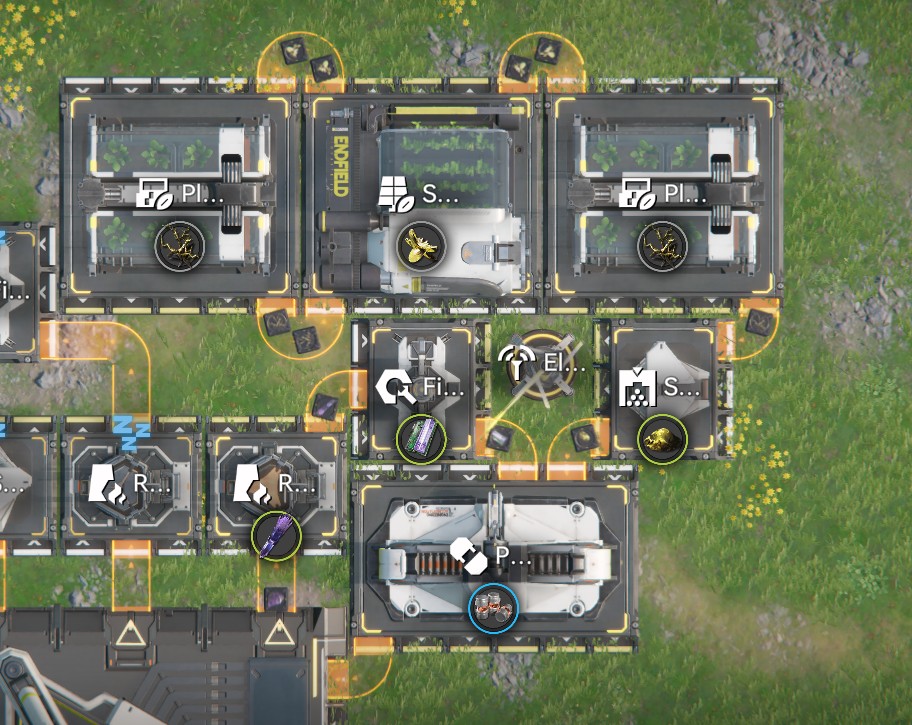Inspect the left planting unit's yellow plant icon

pos(180,243)
